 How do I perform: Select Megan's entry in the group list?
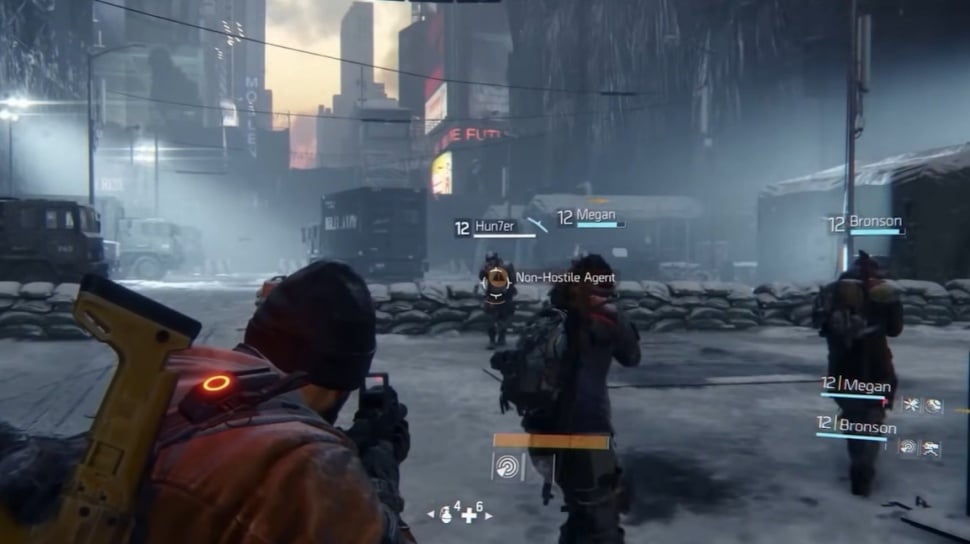click(854, 385)
